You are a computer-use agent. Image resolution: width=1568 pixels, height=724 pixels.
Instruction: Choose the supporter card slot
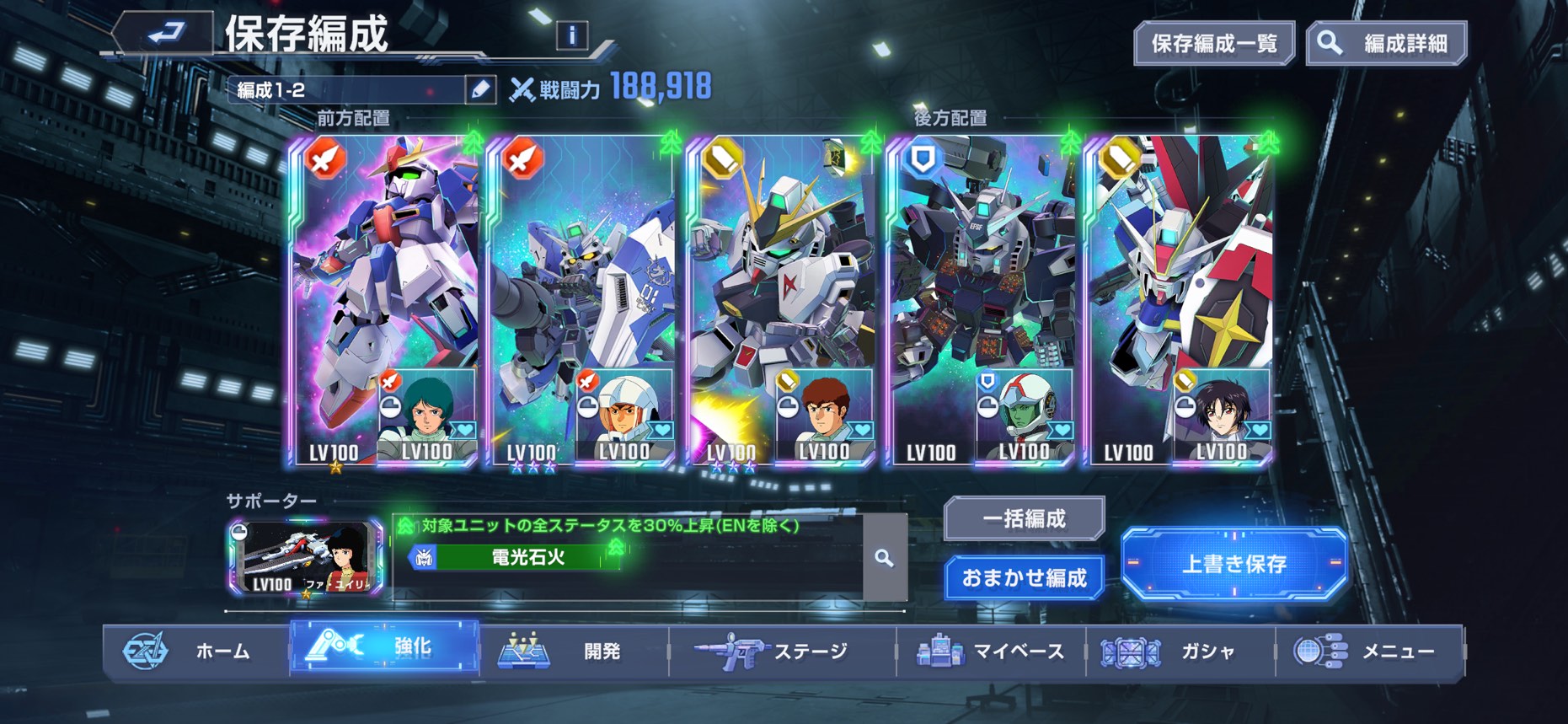click(305, 557)
